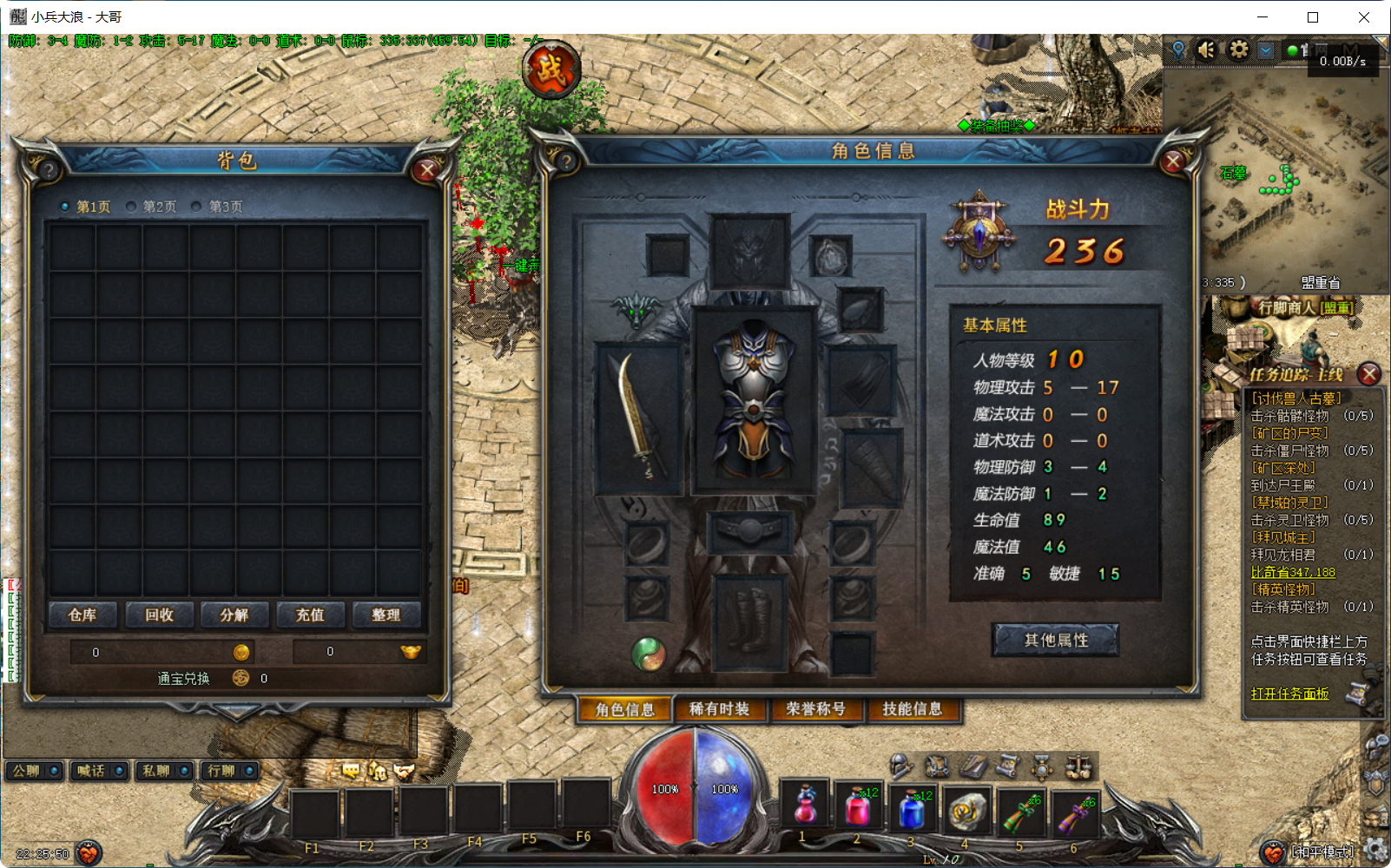1391x868 pixels.
Task: Close the 背包 inventory panel
Action: click(x=426, y=171)
